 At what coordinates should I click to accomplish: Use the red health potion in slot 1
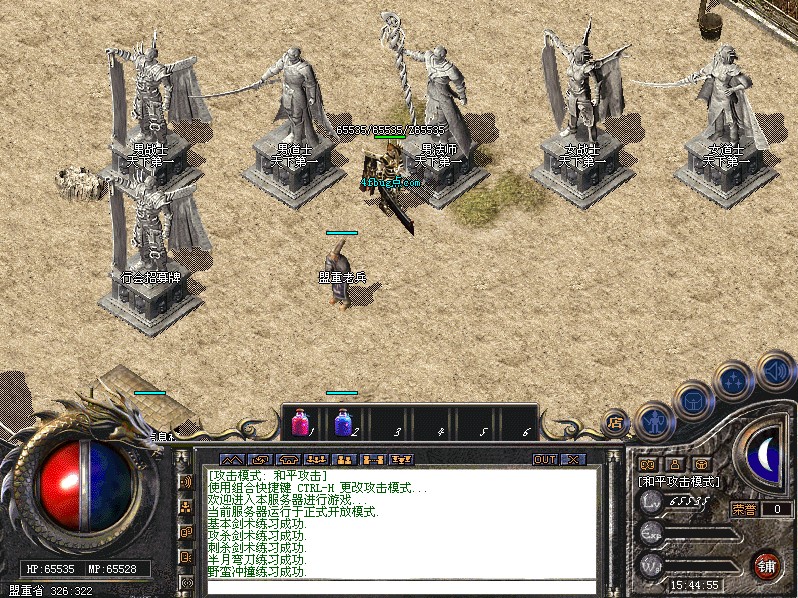click(x=300, y=422)
